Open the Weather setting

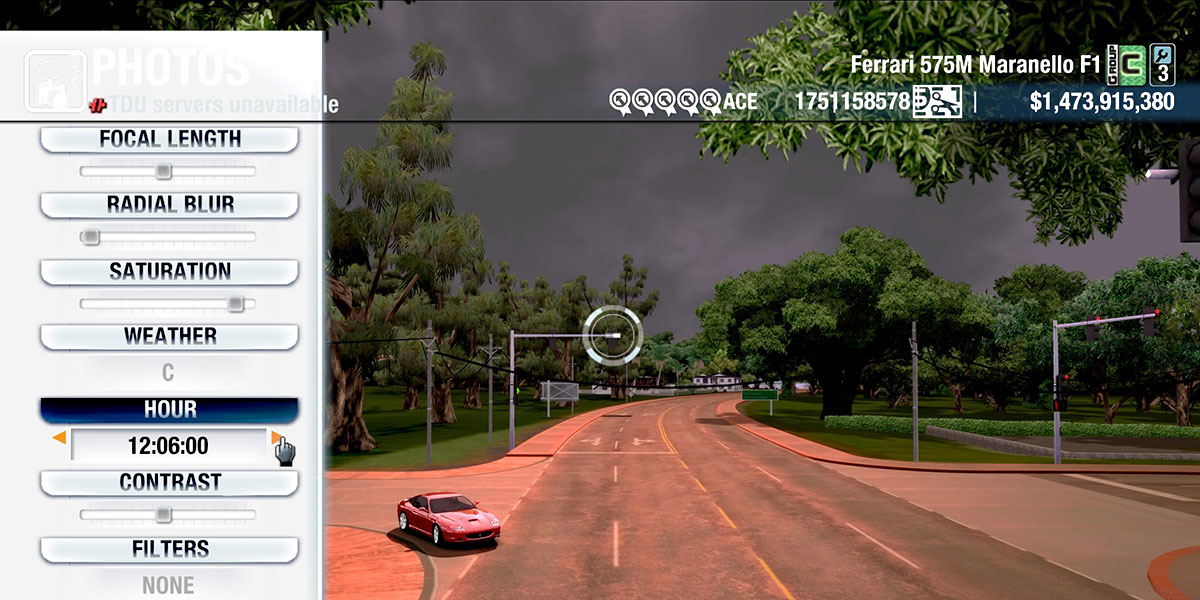(x=169, y=336)
